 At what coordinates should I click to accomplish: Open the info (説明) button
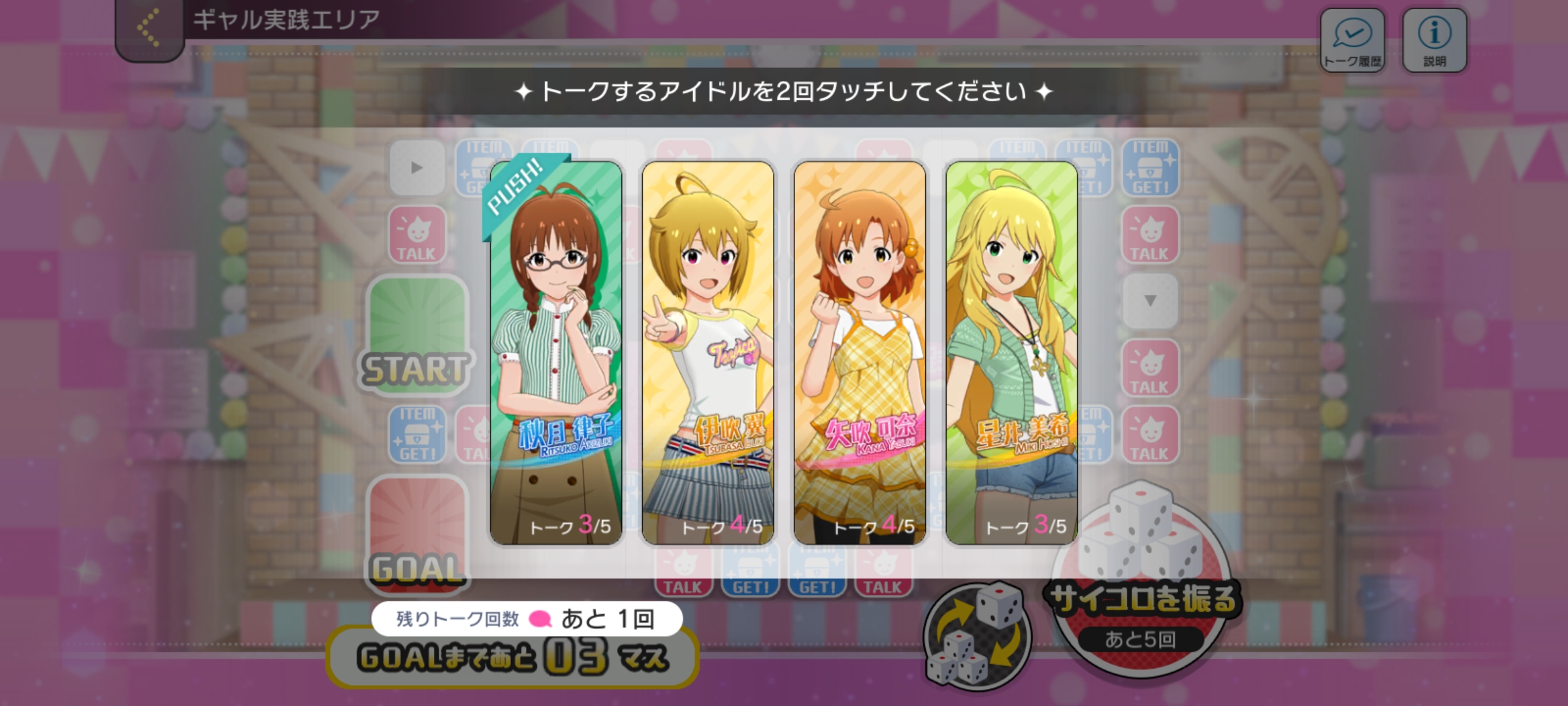click(1434, 41)
